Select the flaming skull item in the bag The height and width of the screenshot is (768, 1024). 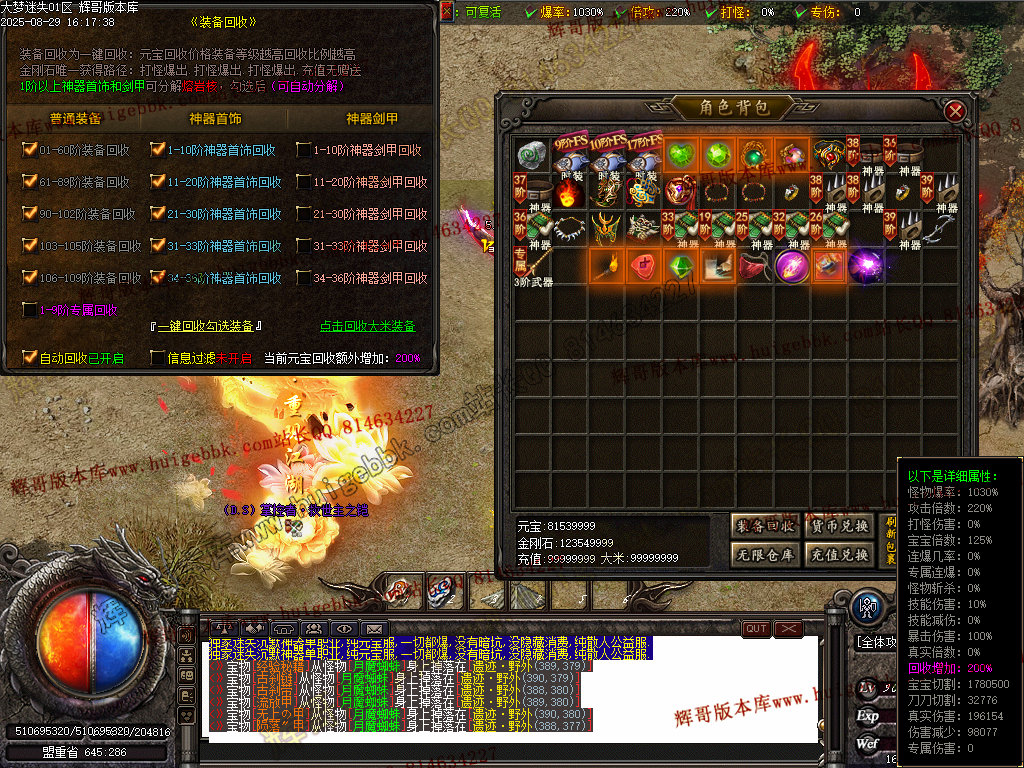[x=569, y=192]
